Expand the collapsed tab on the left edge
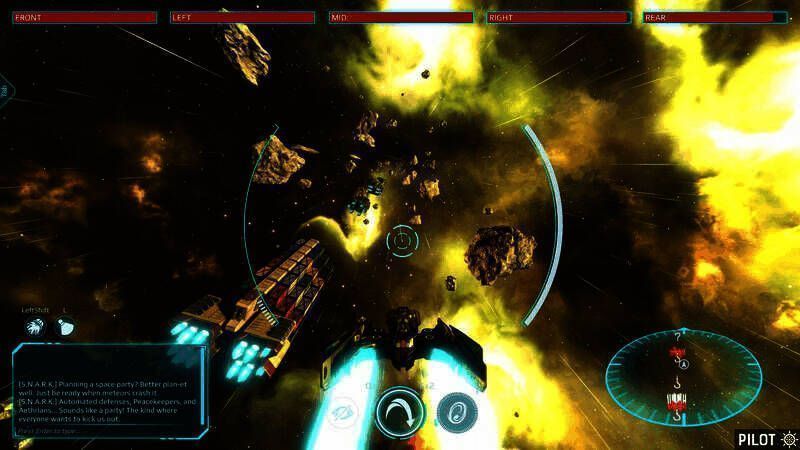The image size is (800, 450). pos(5,90)
